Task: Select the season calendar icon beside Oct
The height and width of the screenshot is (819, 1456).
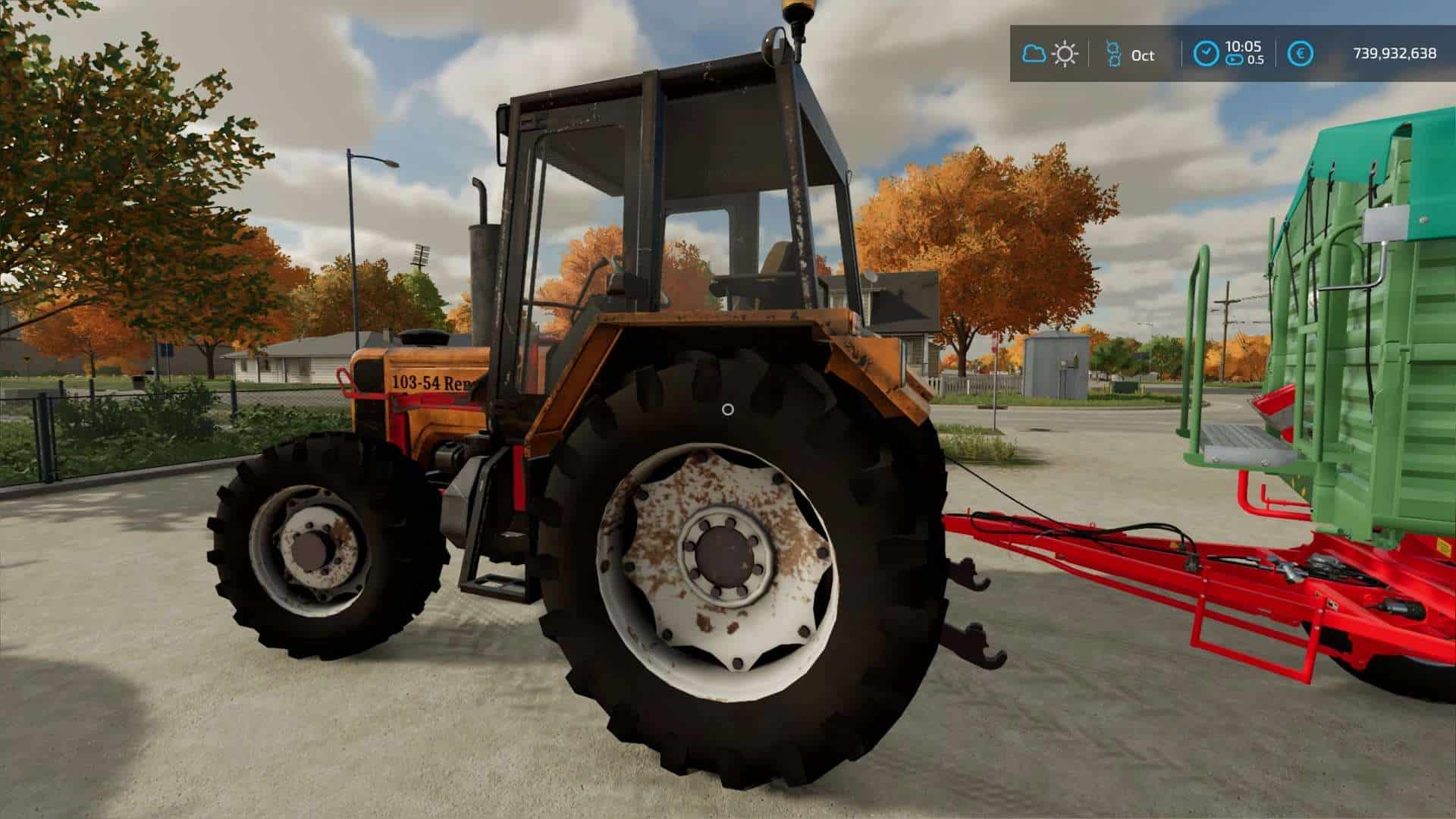Action: 1112,55
